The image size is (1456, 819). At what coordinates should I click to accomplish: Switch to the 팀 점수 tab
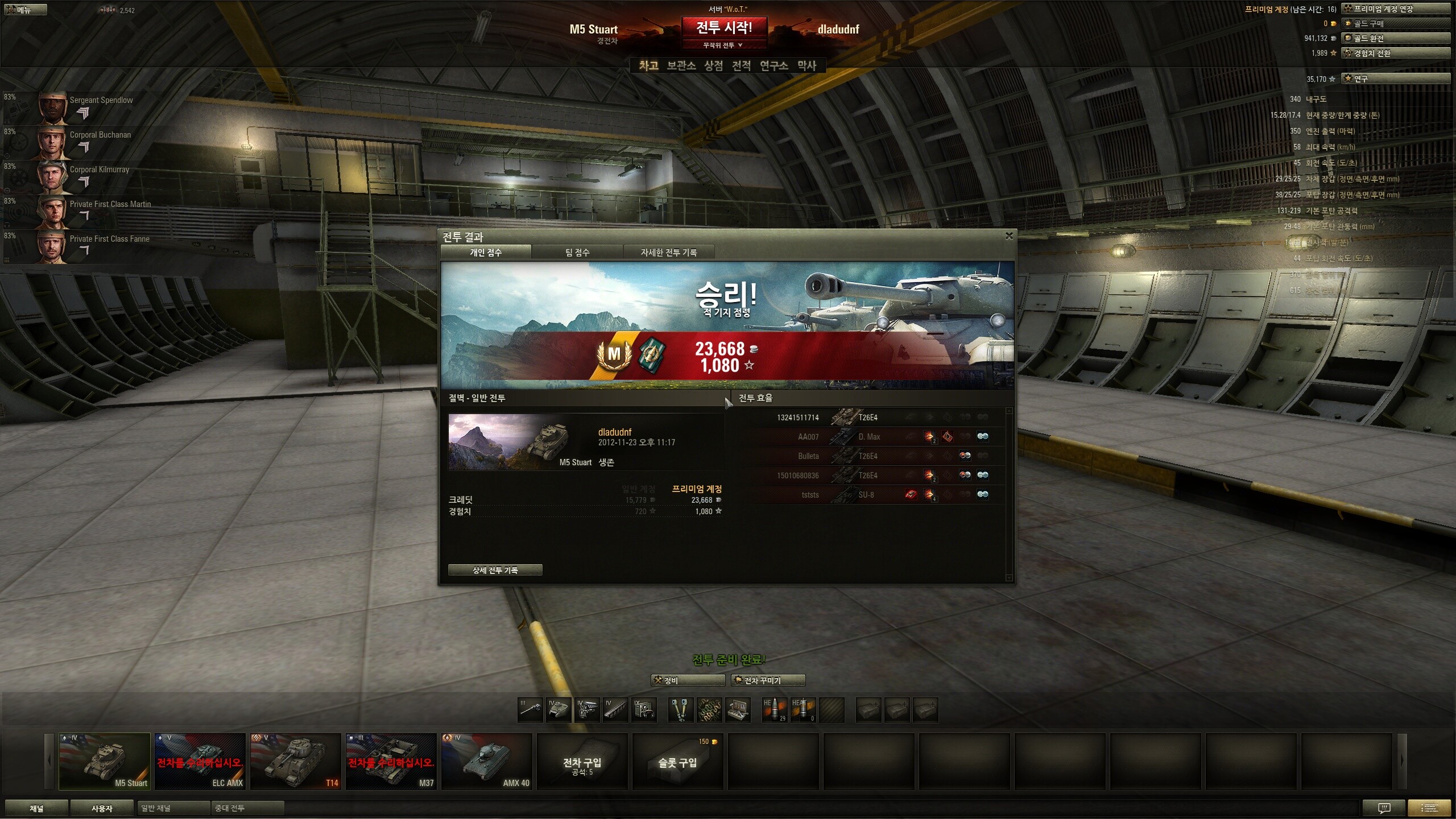577,253
